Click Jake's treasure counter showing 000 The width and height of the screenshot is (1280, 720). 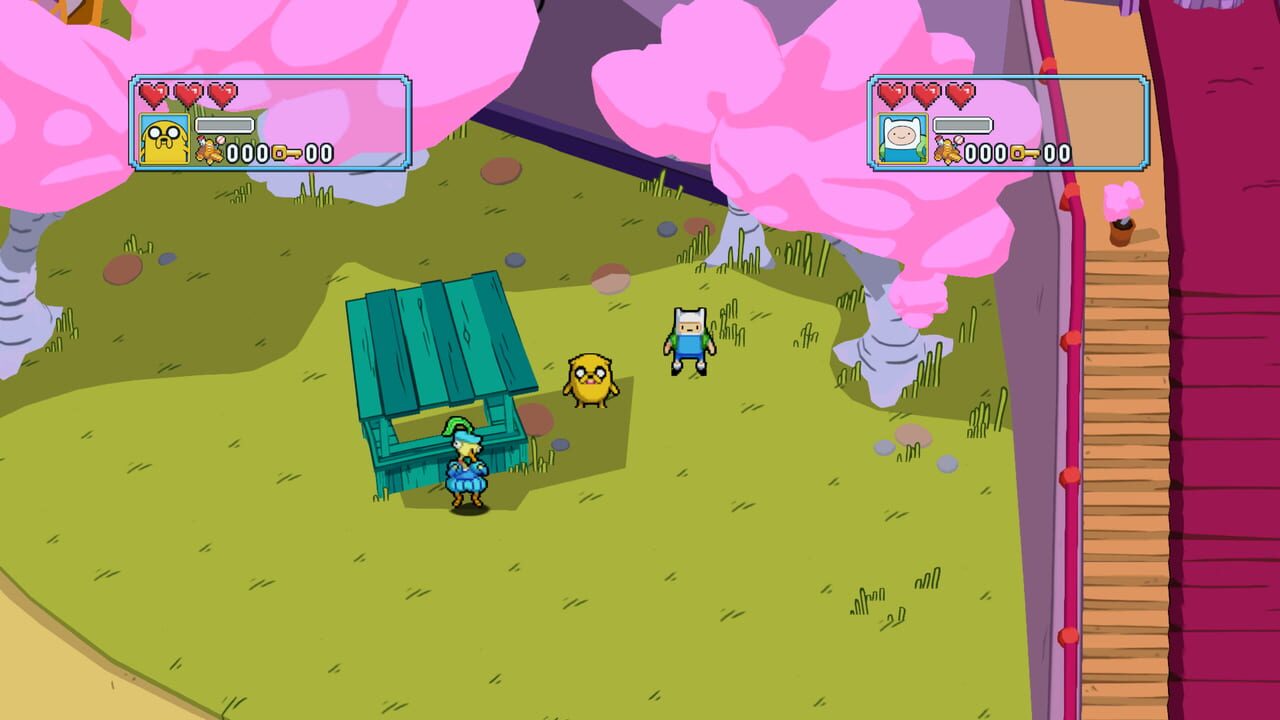[248, 152]
